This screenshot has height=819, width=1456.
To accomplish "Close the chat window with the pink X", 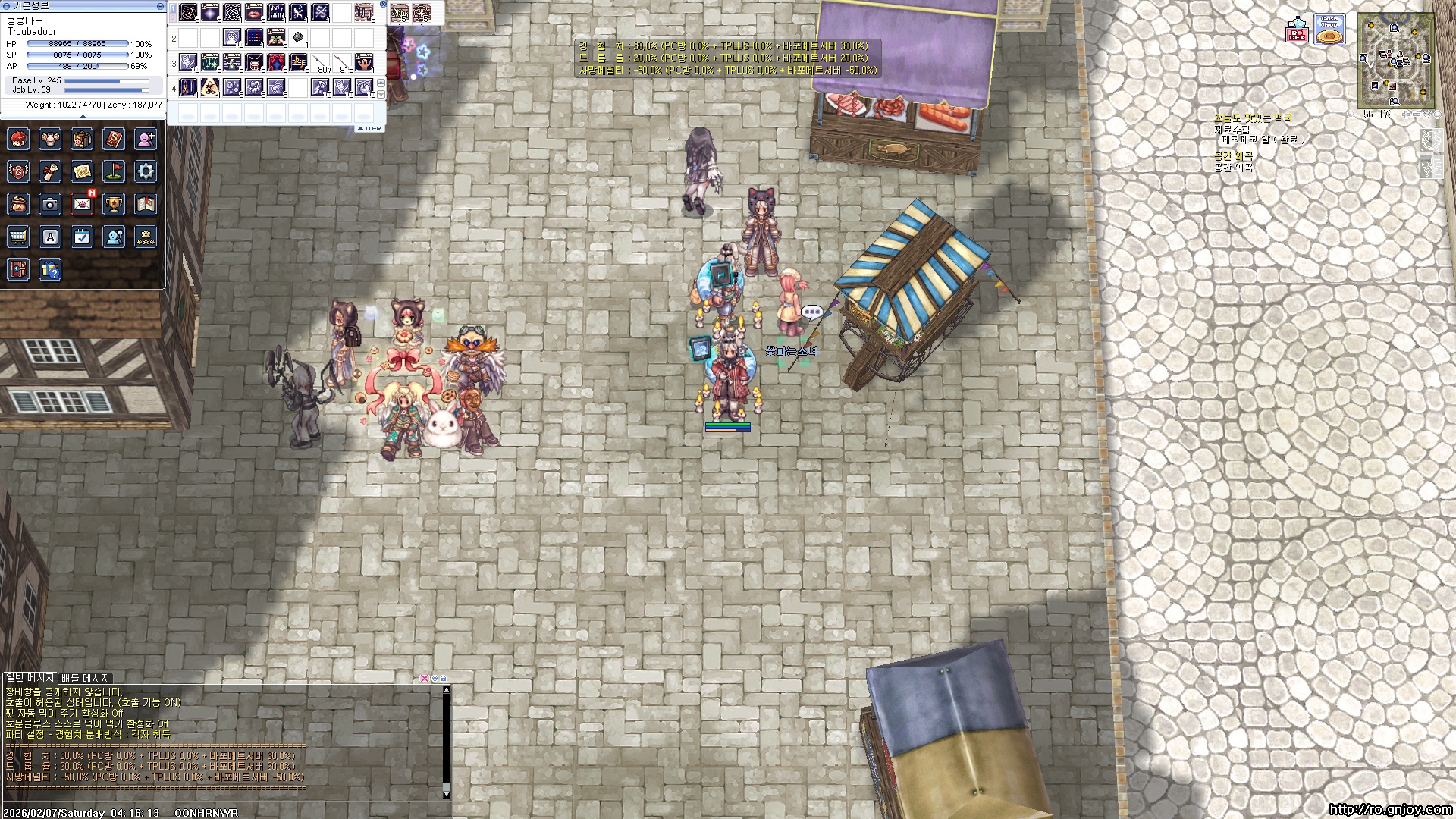I will [425, 678].
